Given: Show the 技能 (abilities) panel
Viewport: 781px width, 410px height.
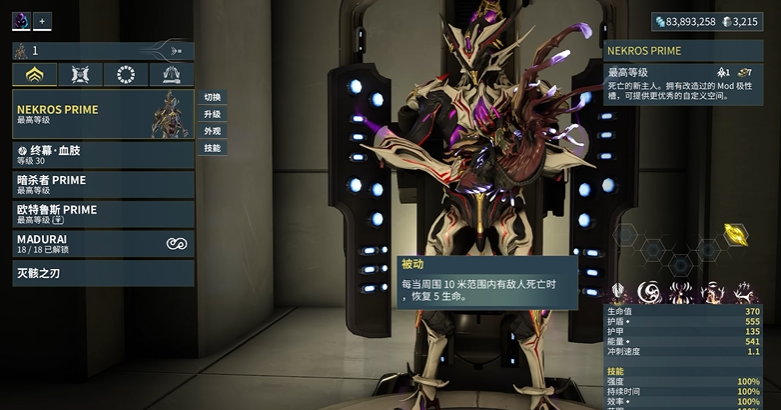Looking at the screenshot, I should [x=212, y=148].
